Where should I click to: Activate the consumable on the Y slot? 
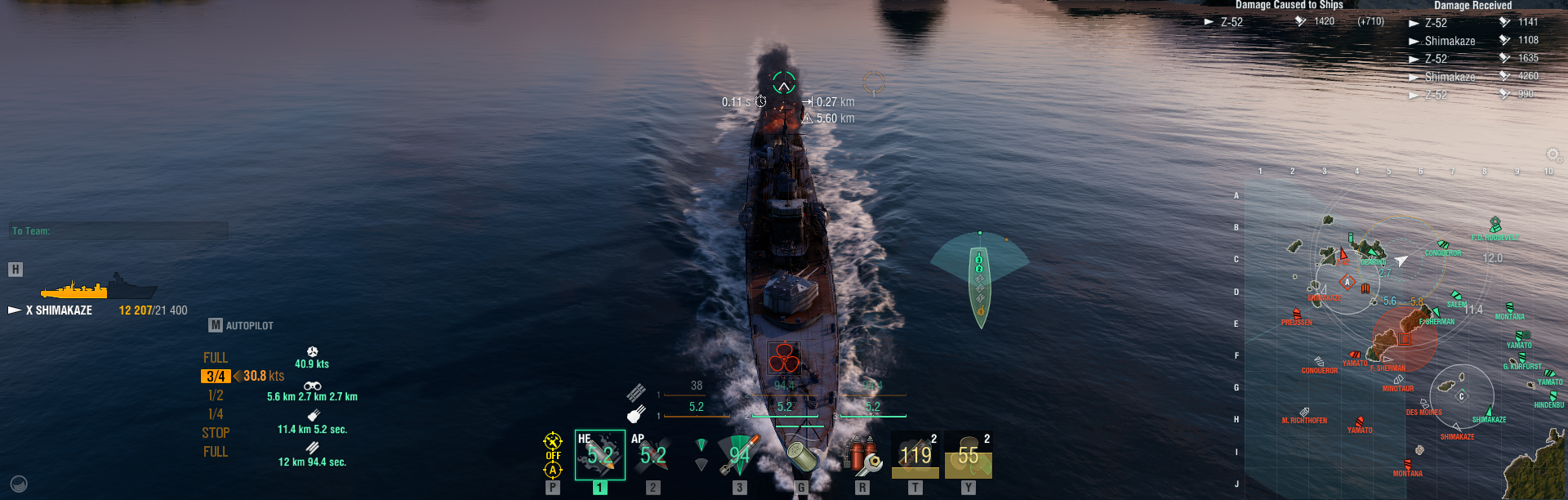[x=968, y=455]
